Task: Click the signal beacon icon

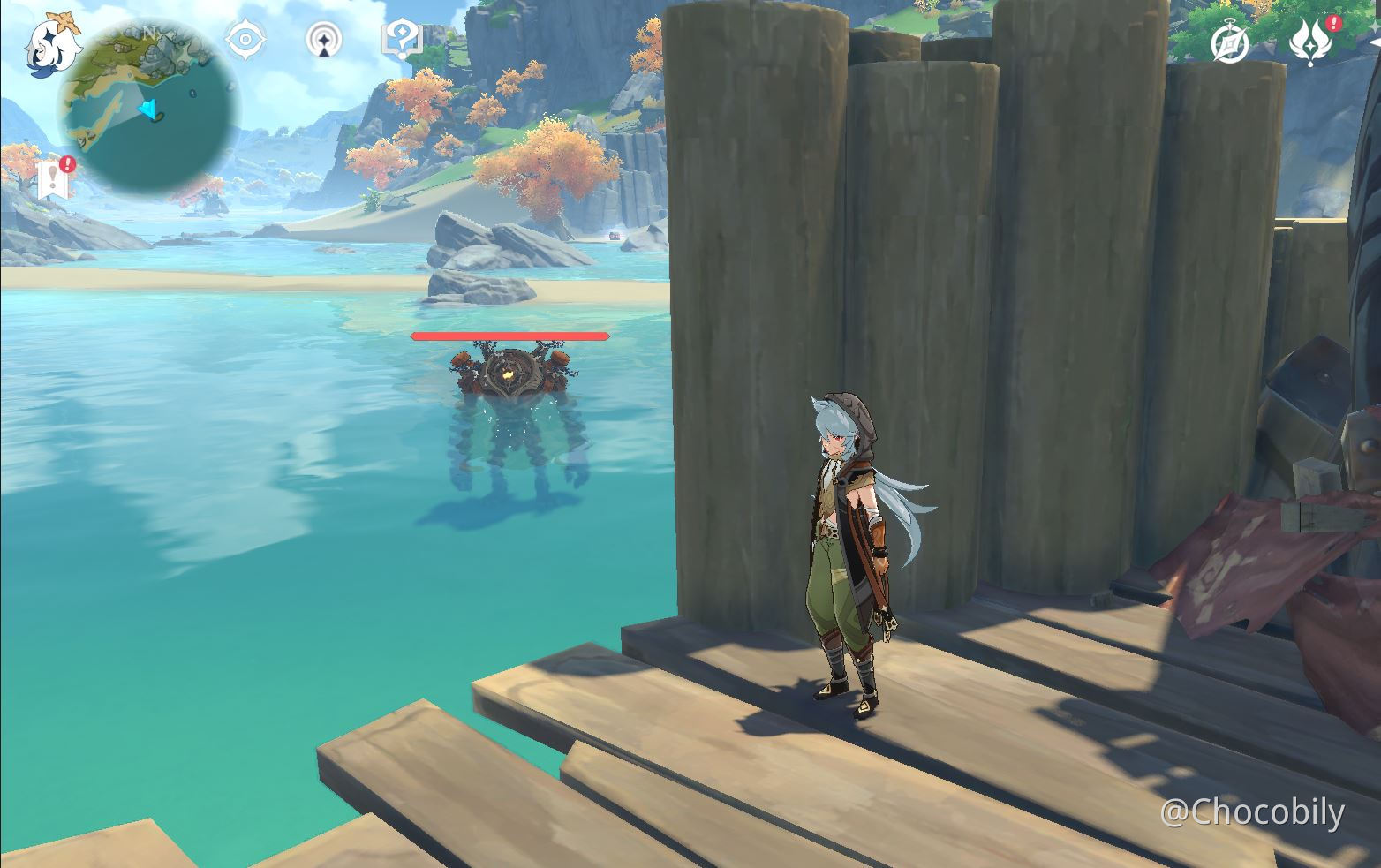Action: tap(326, 41)
